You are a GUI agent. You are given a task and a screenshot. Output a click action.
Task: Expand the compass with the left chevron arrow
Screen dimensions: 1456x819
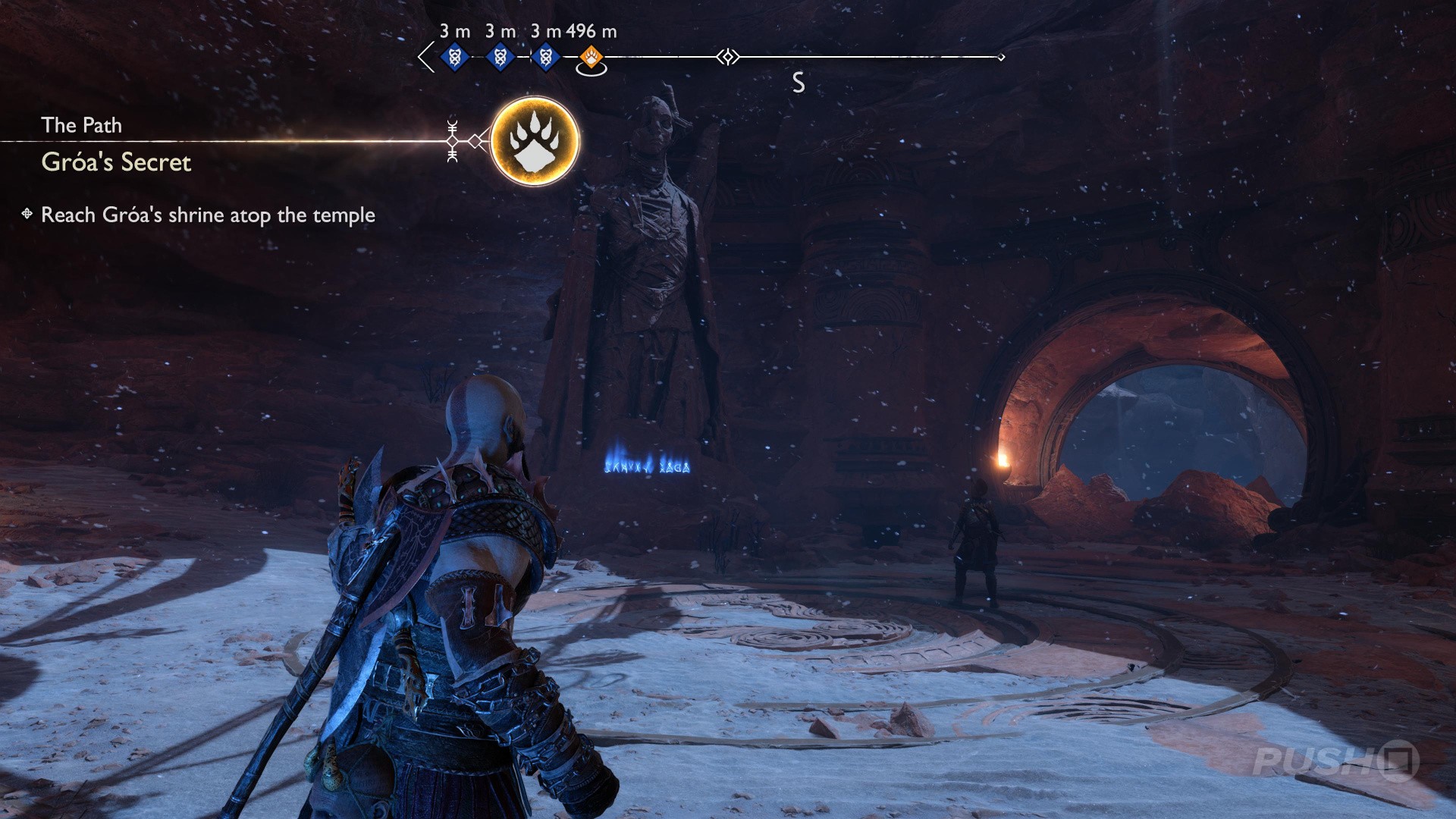425,55
